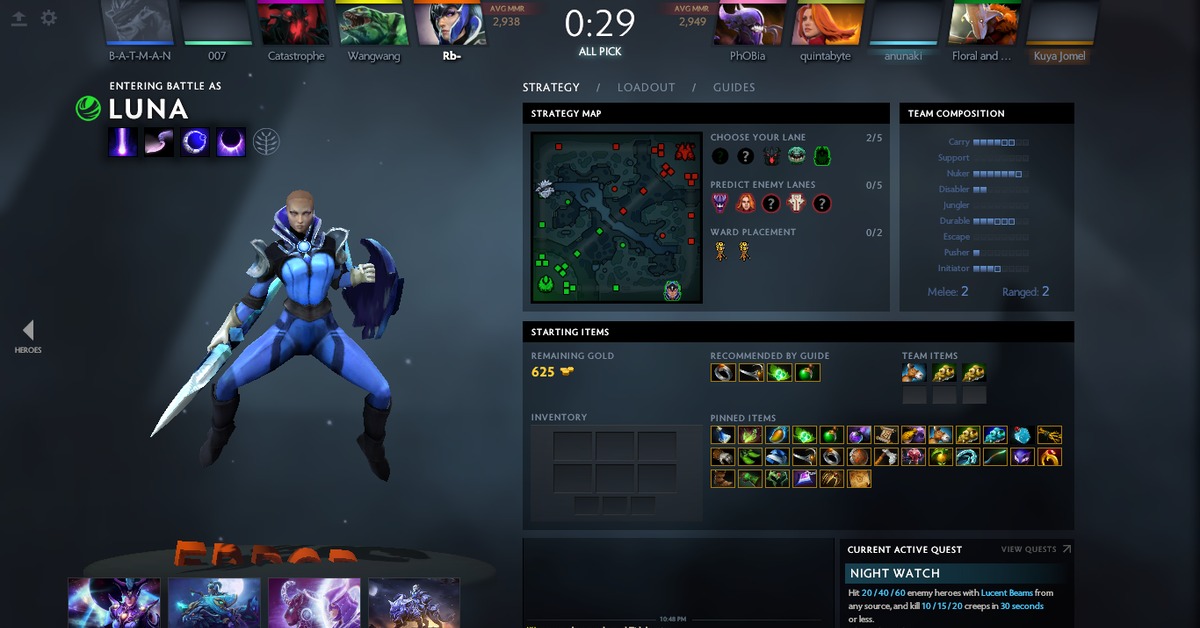Select the Town Portal Scroll pinned item
Screen dimensions: 1200x628
(x=885, y=435)
